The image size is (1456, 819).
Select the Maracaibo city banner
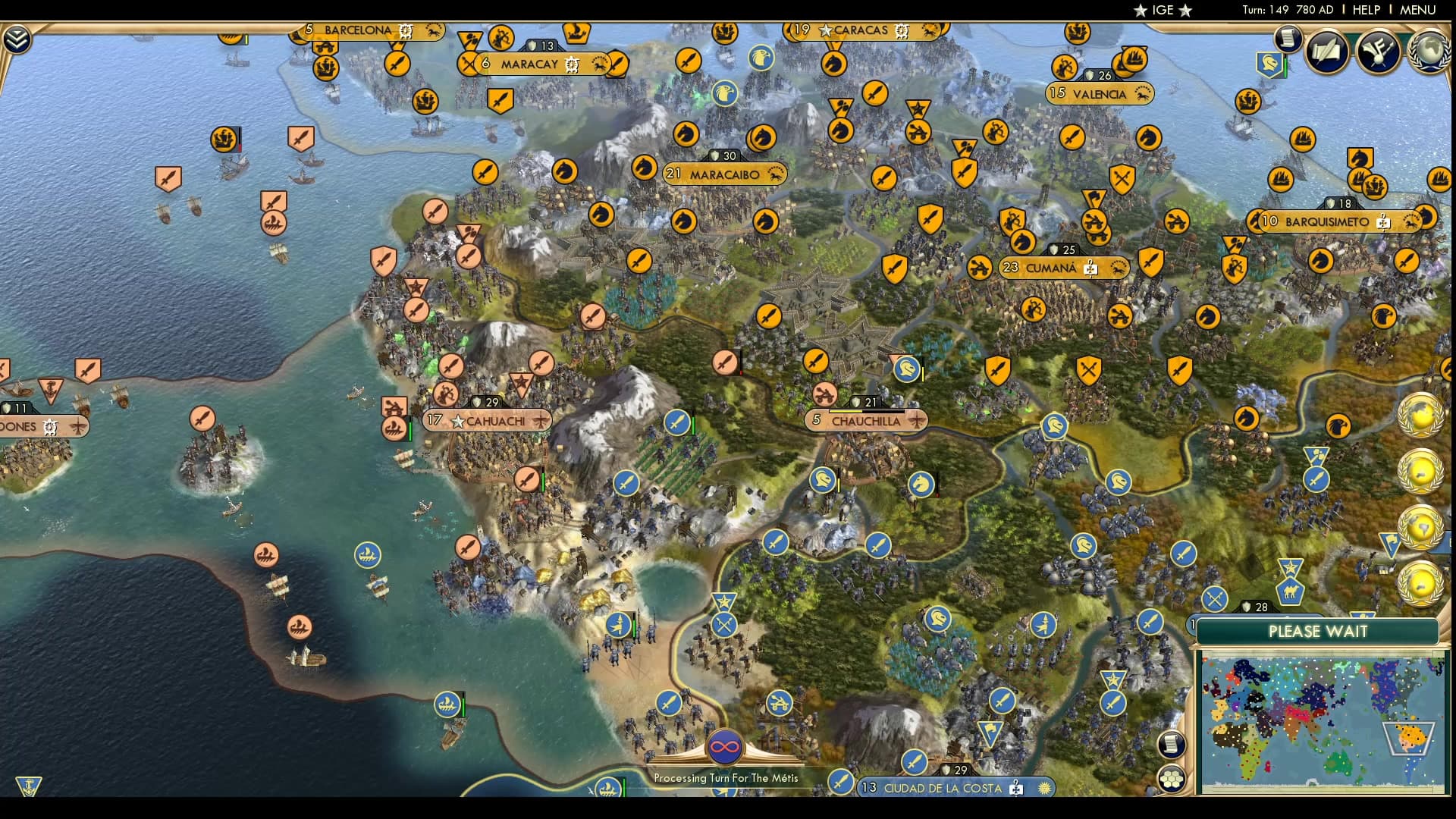[723, 174]
